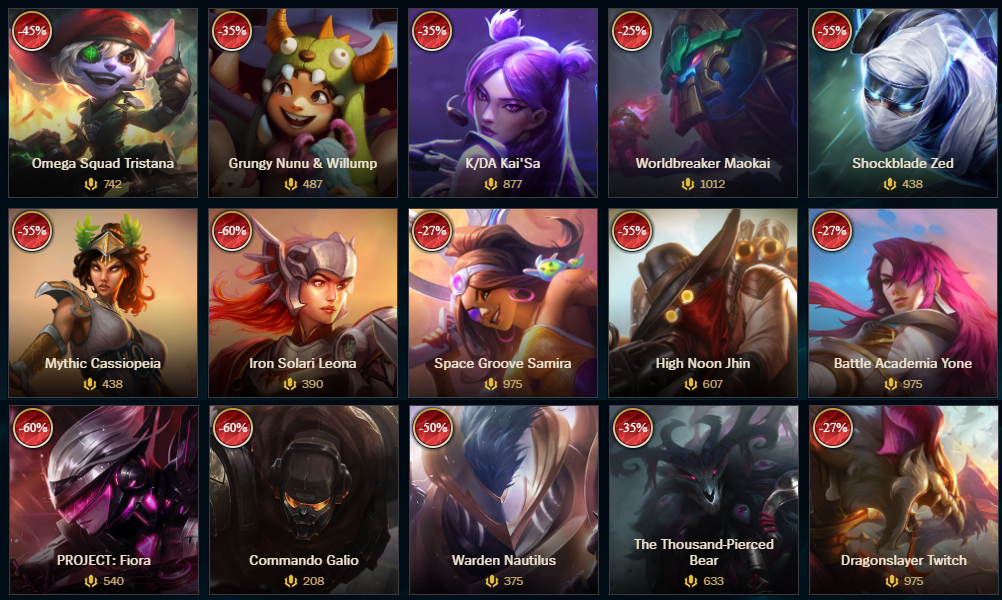The width and height of the screenshot is (1002, 600).
Task: Choose the Grungy Nunu & Willump skin
Action: tap(303, 103)
